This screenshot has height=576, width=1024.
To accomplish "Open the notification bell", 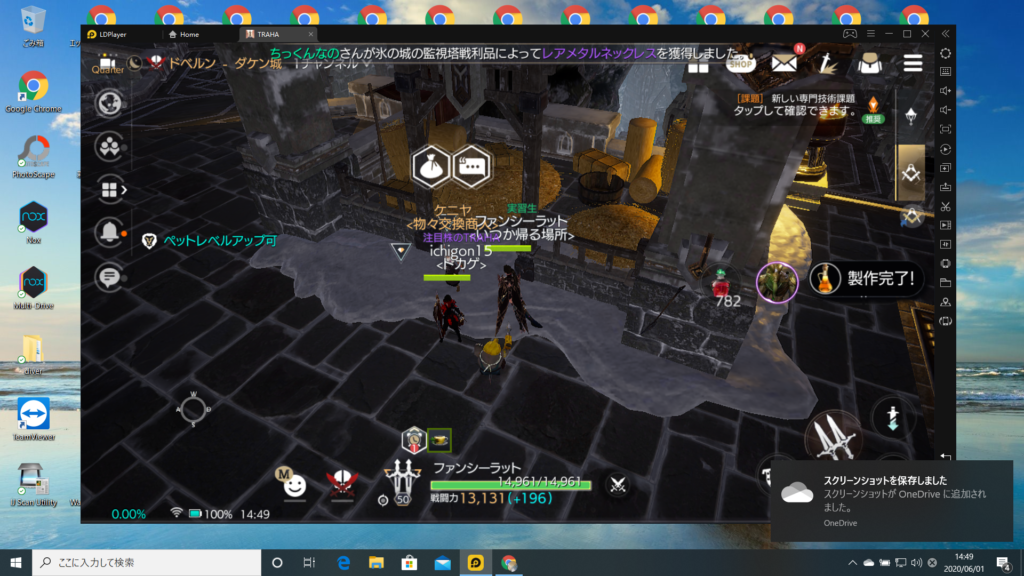I will point(109,232).
